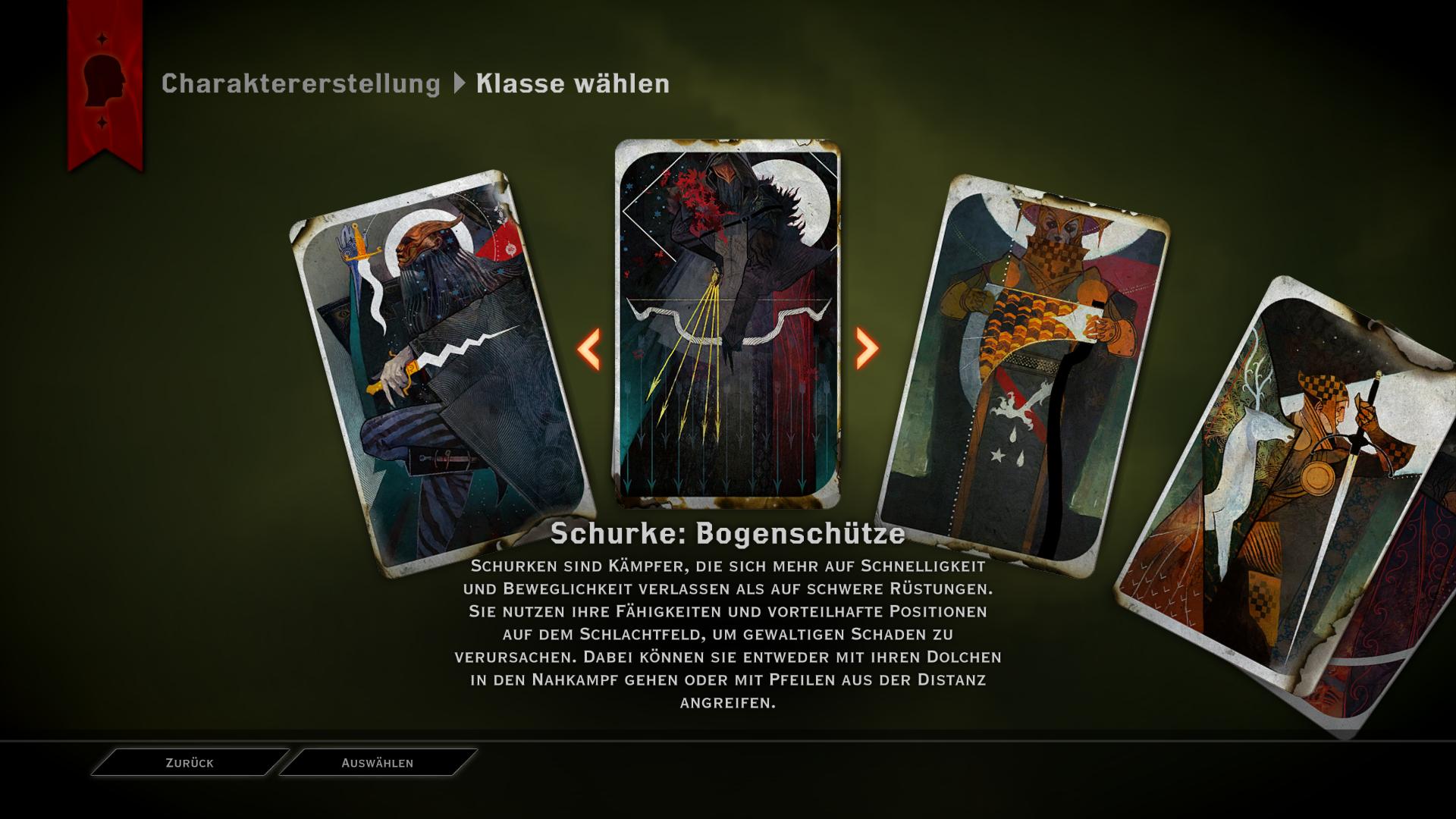Click the Zurück button
Screen dimensions: 1456x819
190,763
